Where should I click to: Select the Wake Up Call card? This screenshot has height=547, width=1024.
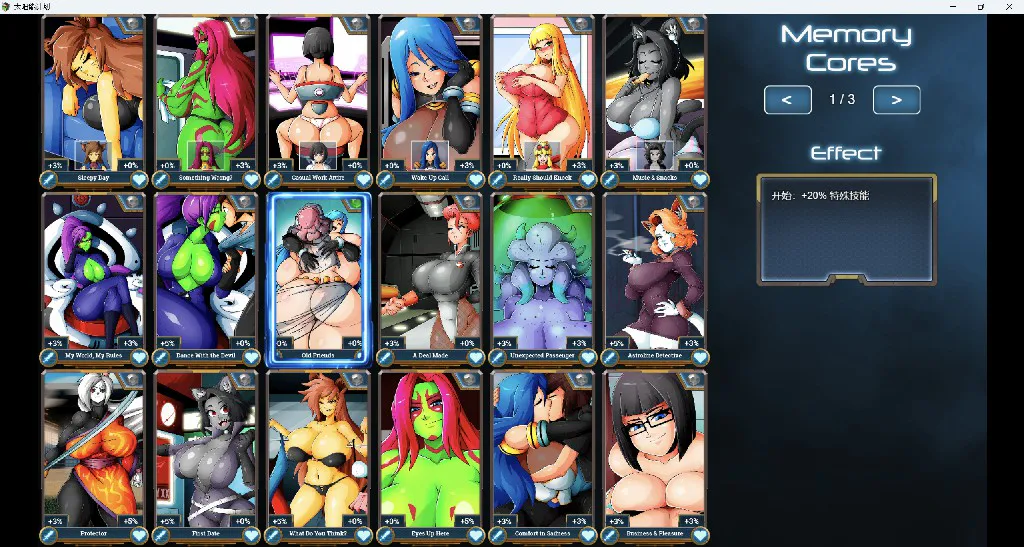tap(430, 95)
